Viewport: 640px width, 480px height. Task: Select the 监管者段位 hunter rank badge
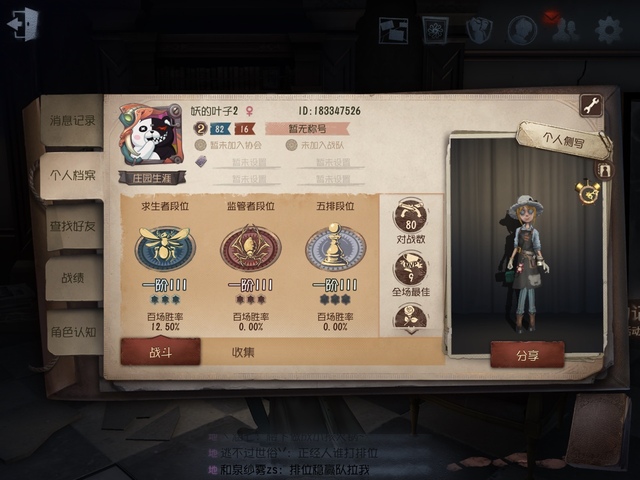[x=250, y=247]
